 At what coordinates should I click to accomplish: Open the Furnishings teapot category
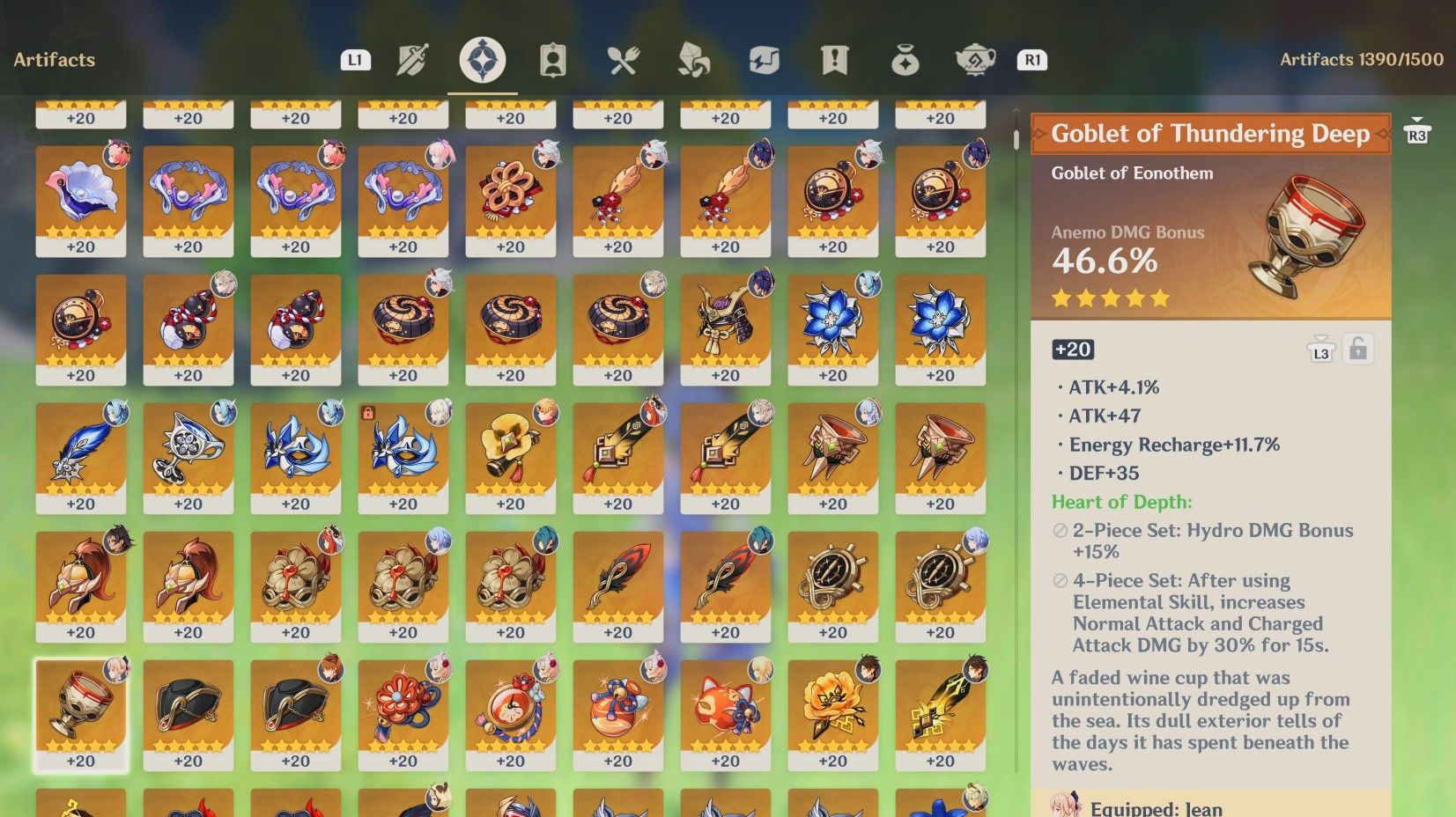tap(976, 59)
